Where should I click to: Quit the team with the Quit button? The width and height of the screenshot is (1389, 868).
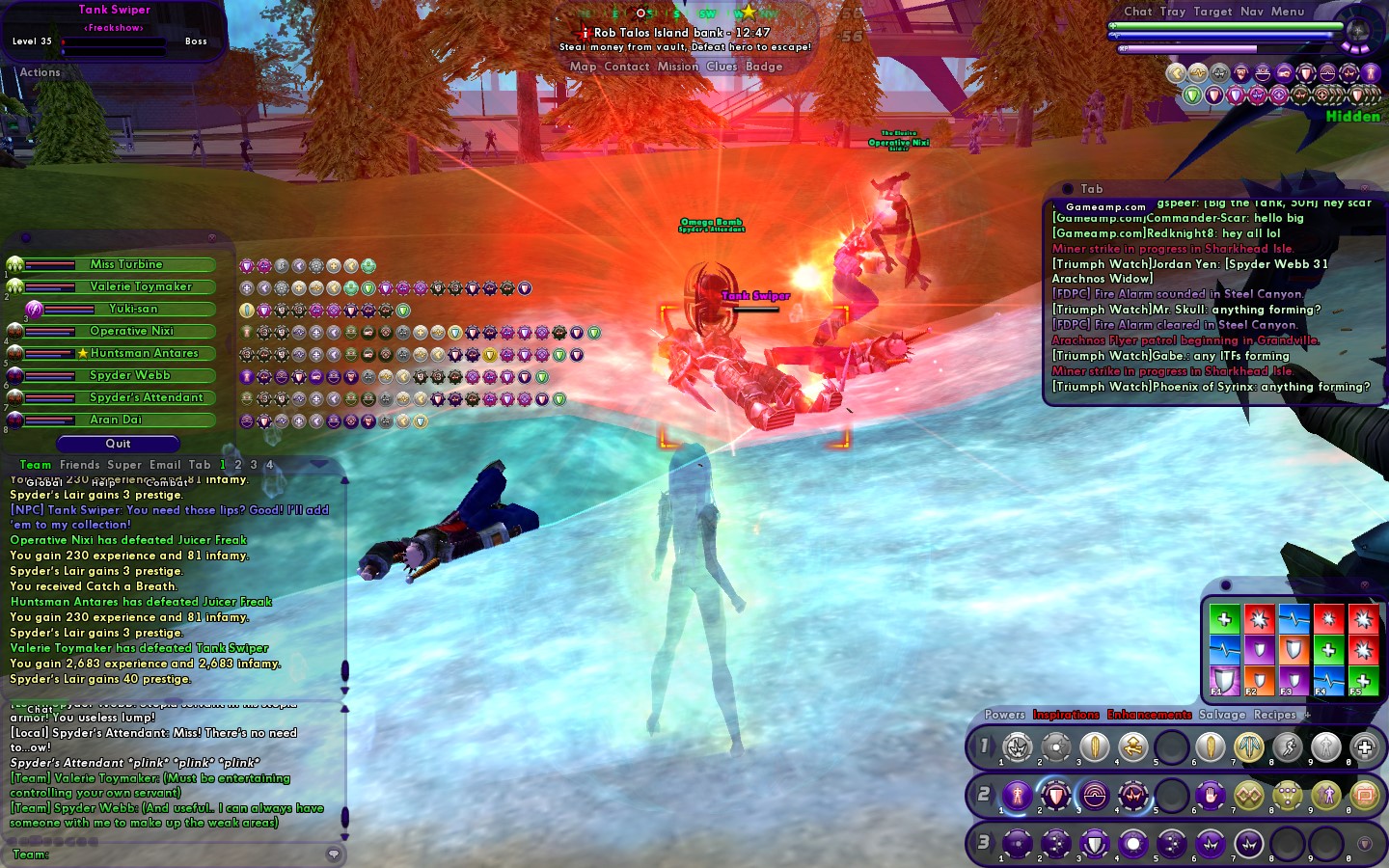tap(118, 444)
